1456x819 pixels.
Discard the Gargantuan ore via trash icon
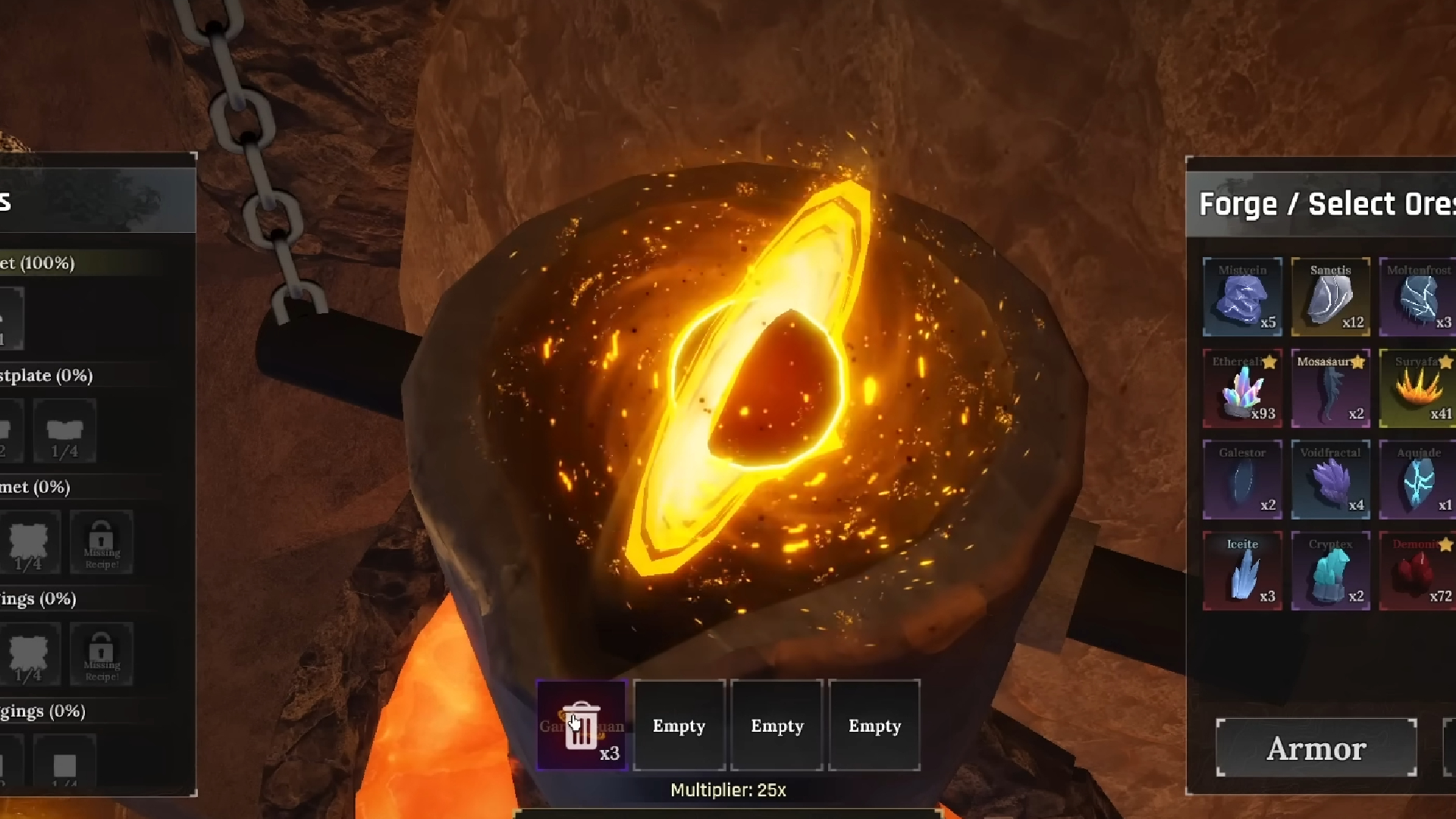pos(582,724)
